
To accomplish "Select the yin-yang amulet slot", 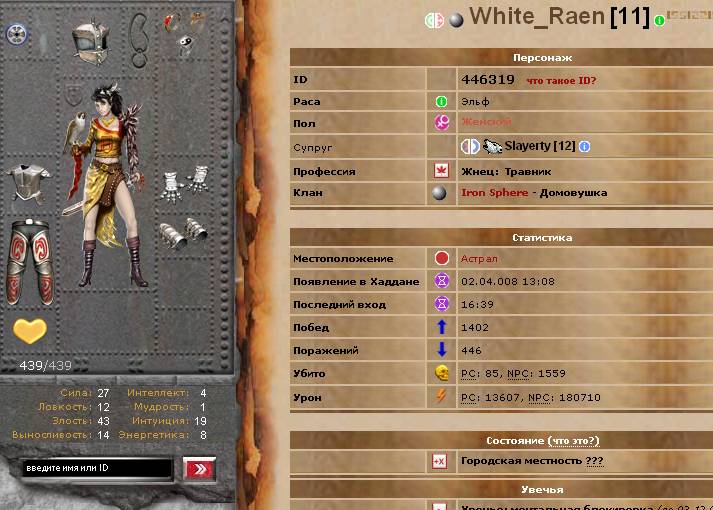I will 186,42.
